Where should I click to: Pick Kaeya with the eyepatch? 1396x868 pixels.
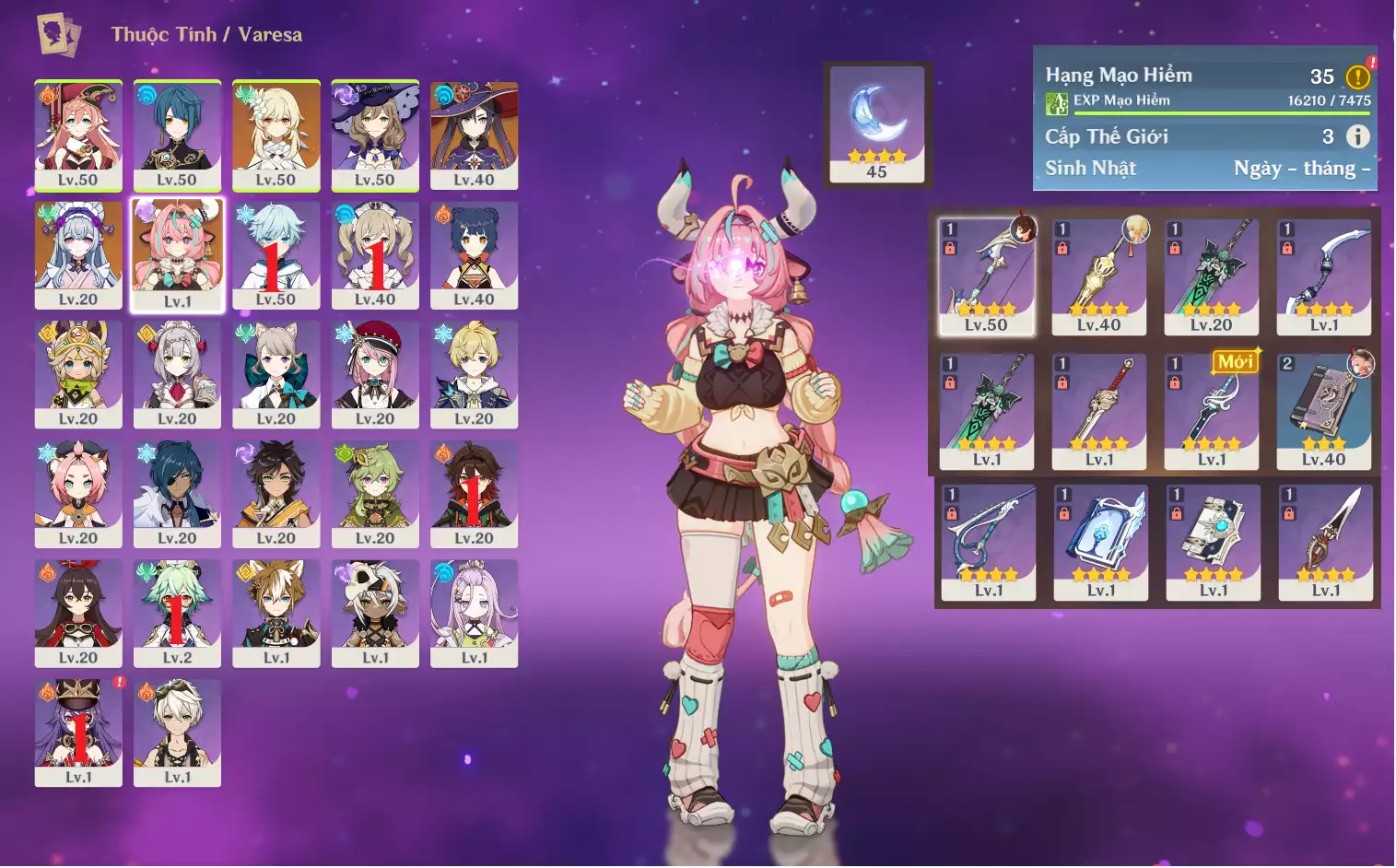pyautogui.click(x=177, y=494)
